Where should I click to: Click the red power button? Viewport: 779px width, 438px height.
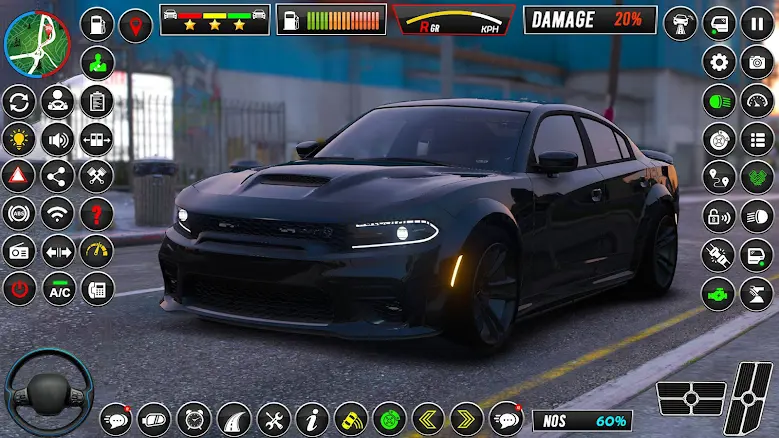point(19,290)
